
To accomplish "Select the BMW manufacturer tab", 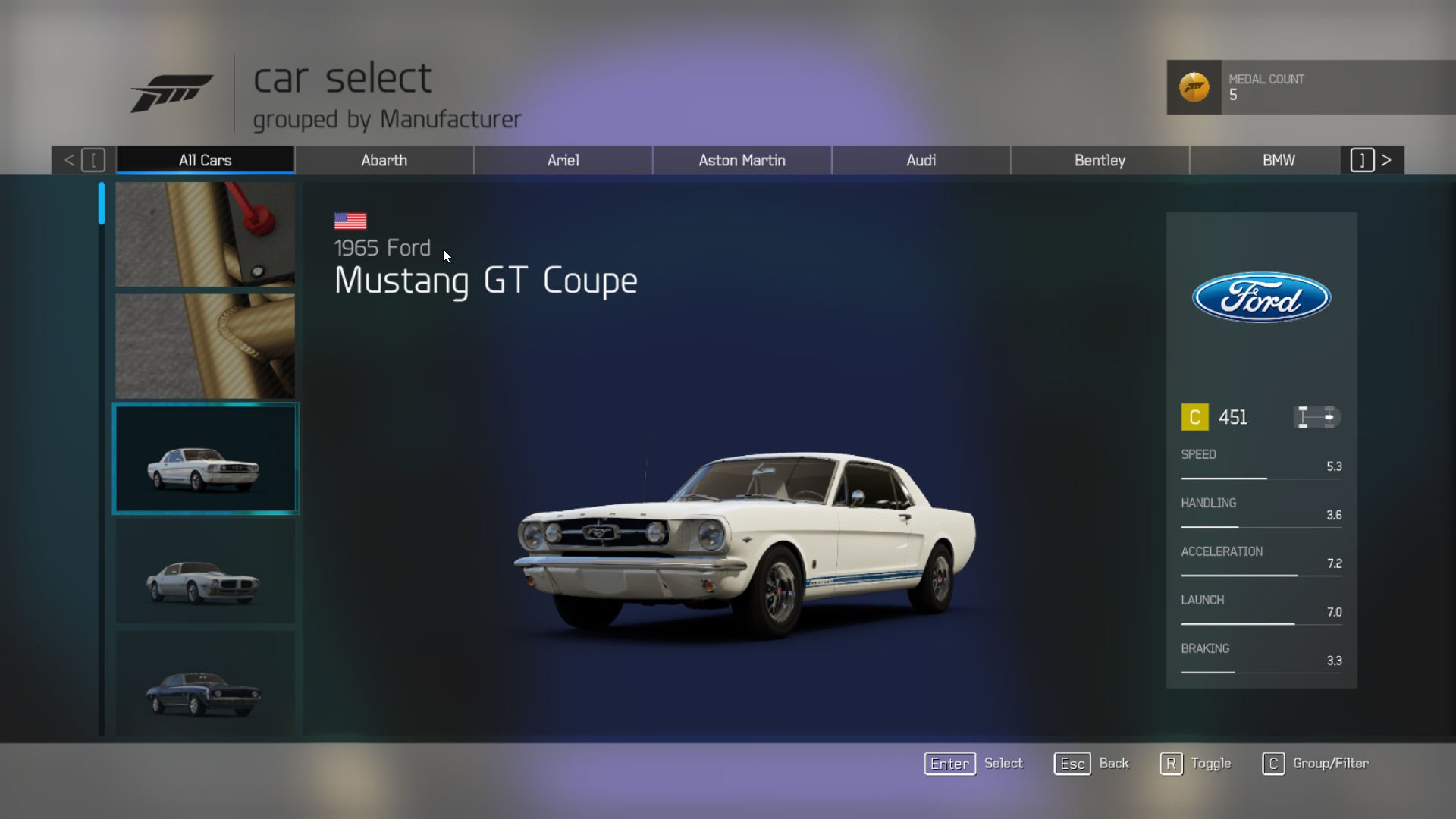I will (1279, 160).
